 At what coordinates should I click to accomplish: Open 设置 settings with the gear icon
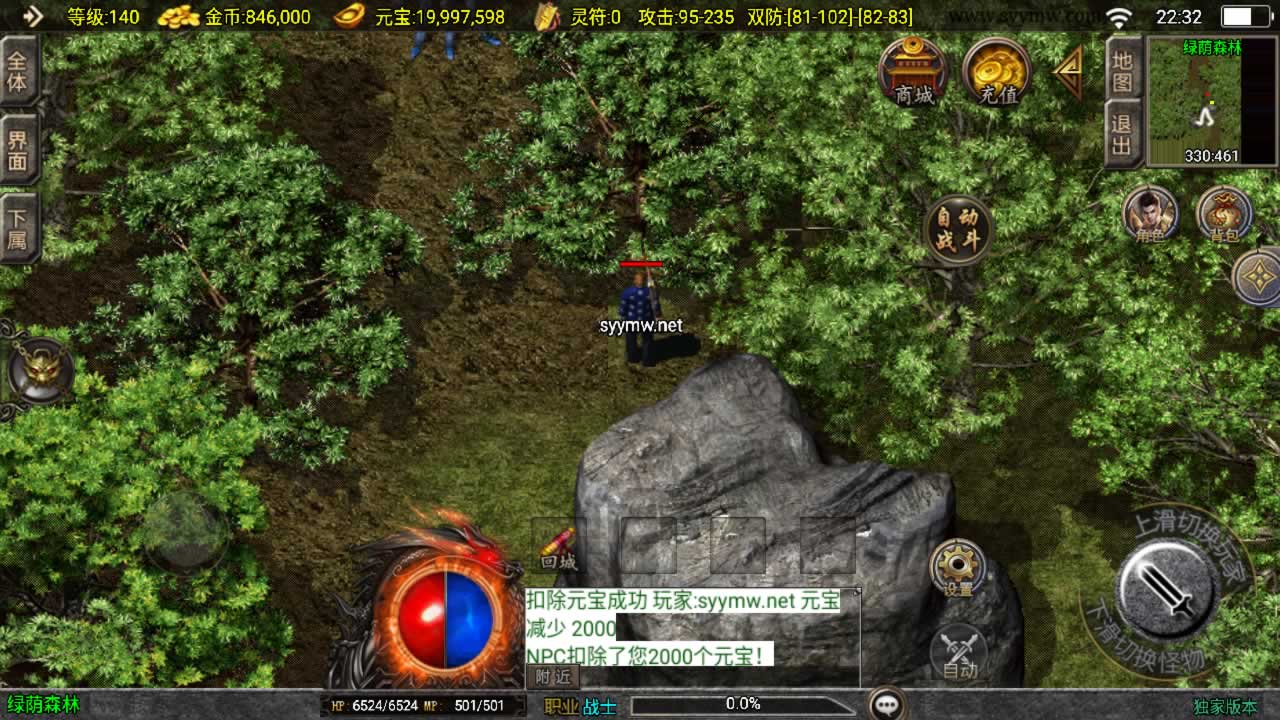tap(958, 567)
